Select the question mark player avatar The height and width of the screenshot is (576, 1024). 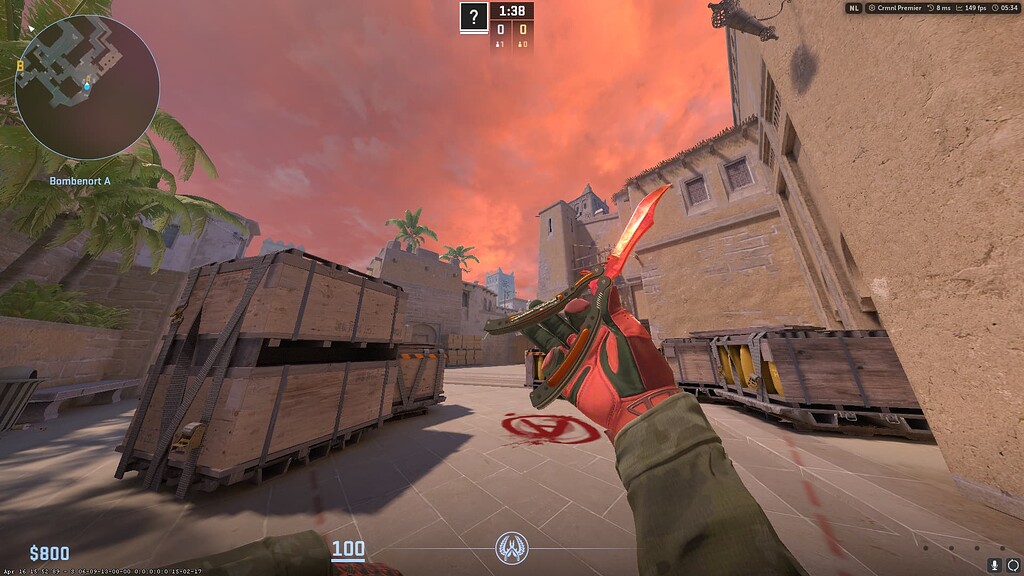pyautogui.click(x=474, y=16)
